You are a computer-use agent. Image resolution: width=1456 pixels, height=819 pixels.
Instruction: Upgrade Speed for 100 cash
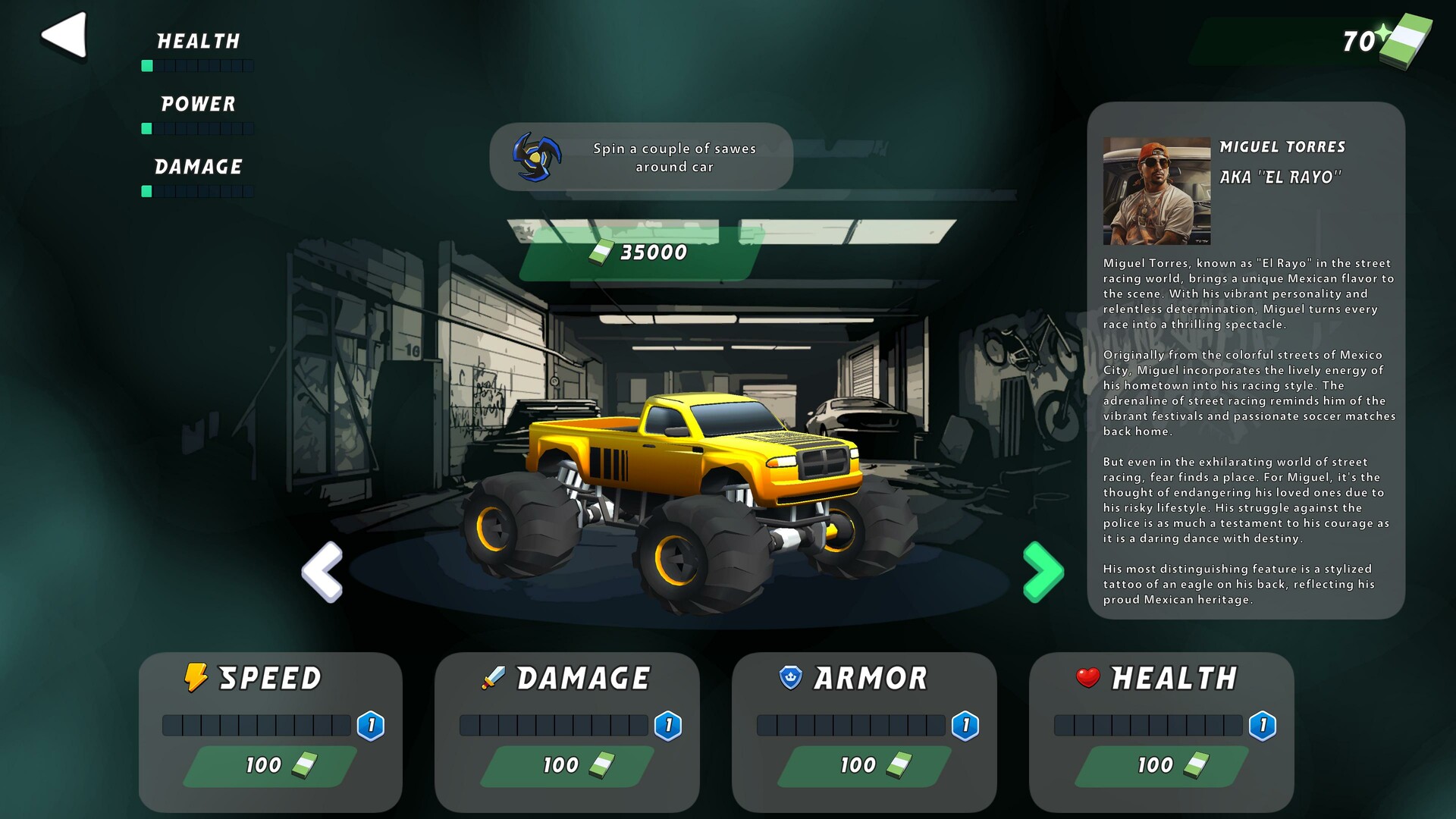pos(269,766)
